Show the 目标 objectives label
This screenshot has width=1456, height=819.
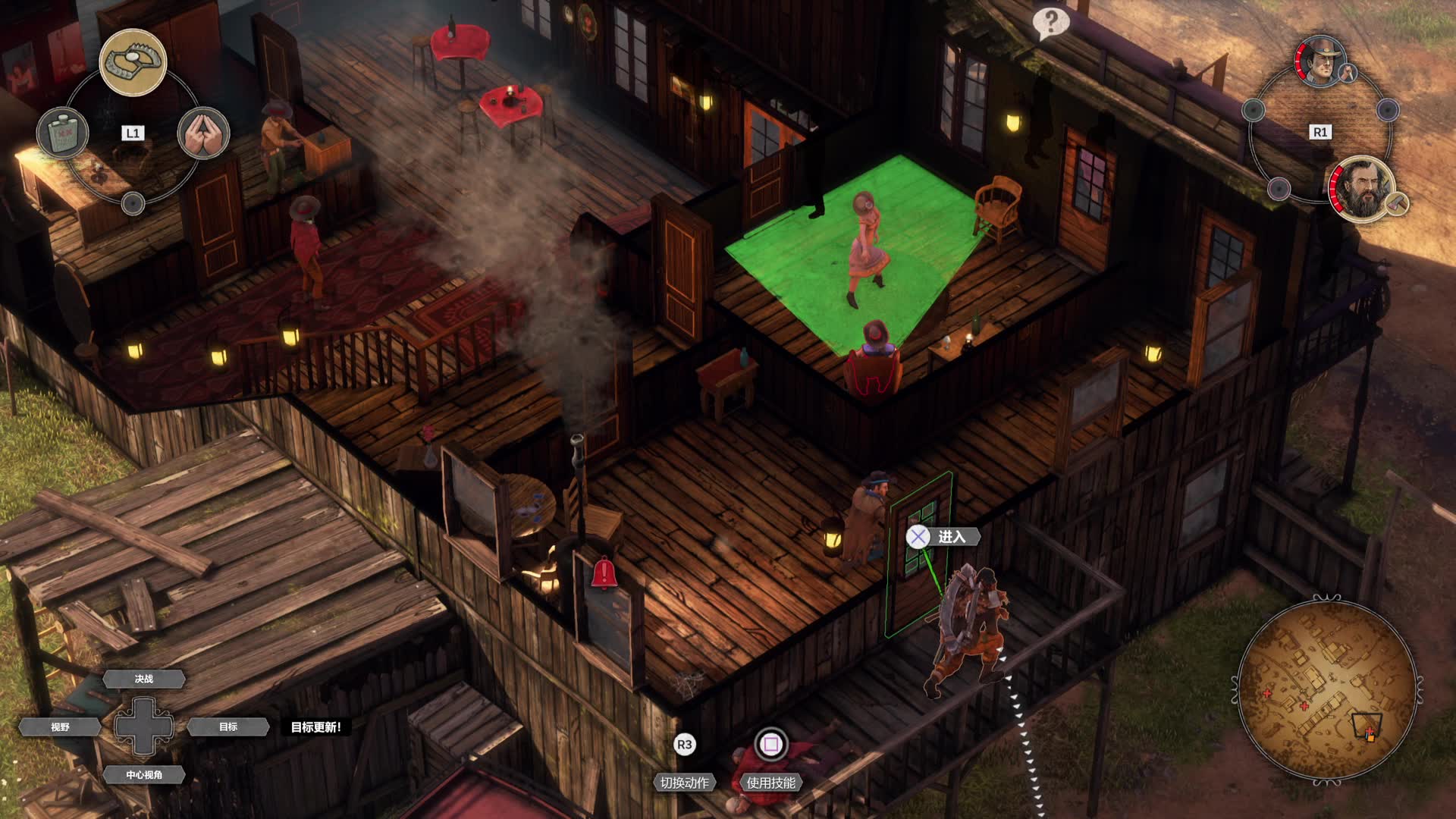[228, 726]
